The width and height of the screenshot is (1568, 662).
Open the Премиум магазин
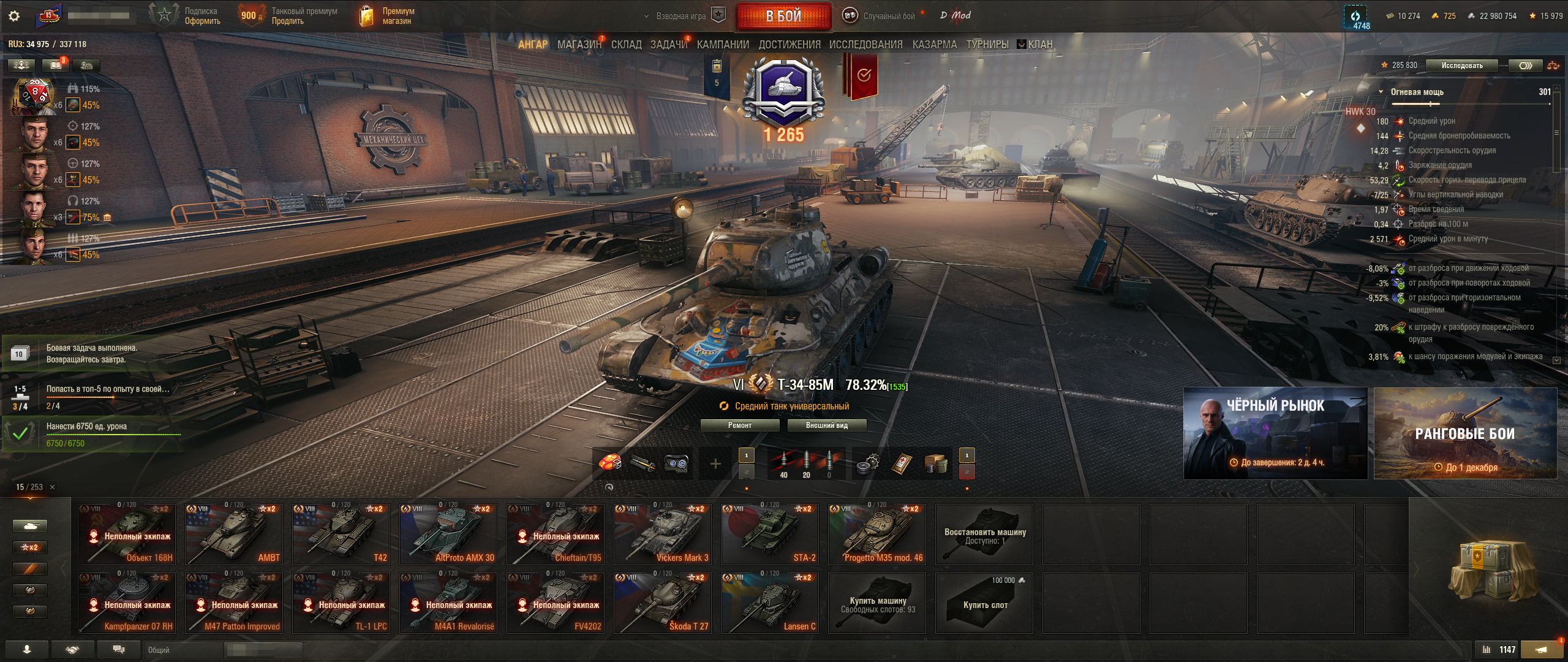387,16
